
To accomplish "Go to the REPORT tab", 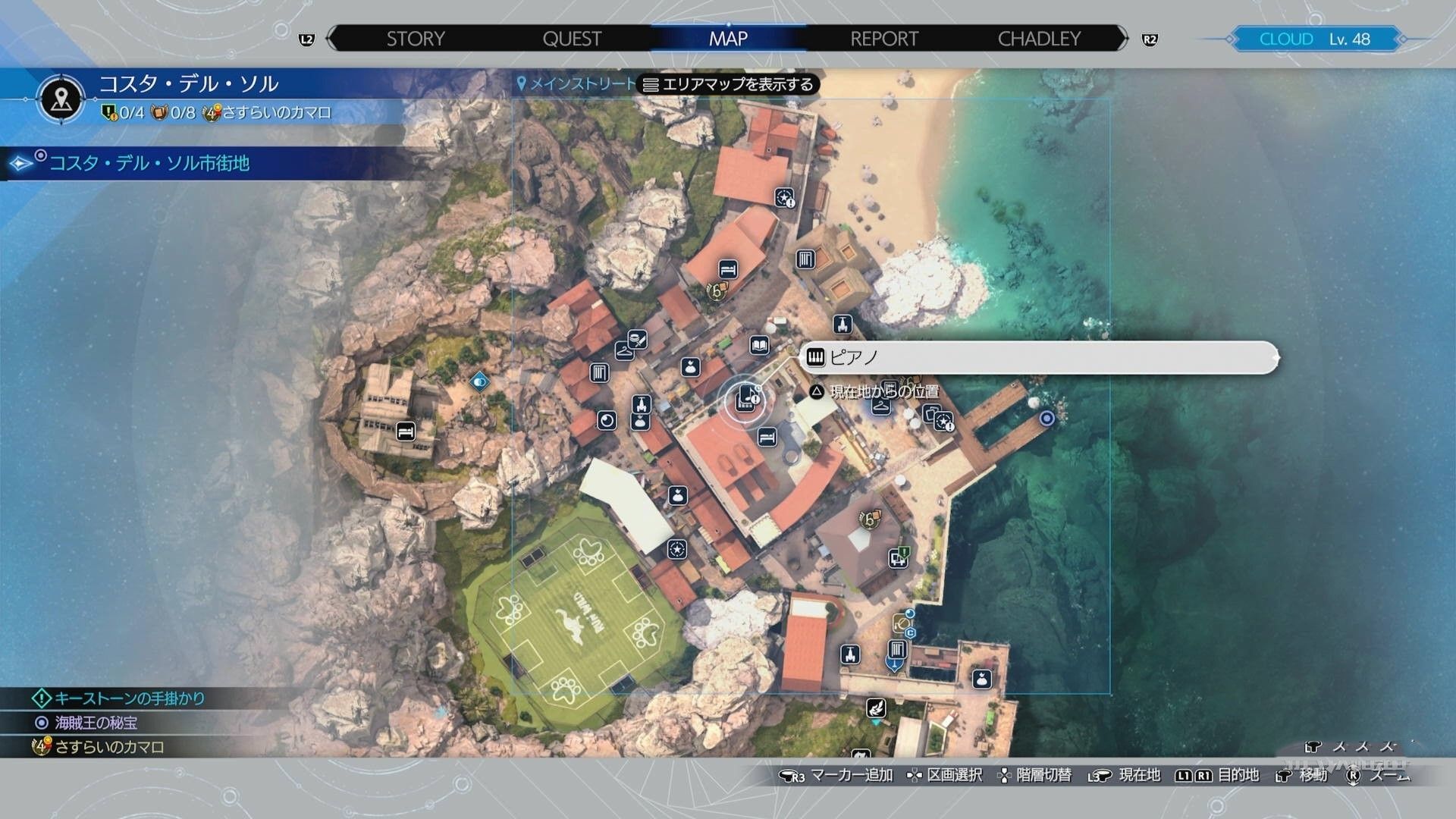I will click(884, 39).
